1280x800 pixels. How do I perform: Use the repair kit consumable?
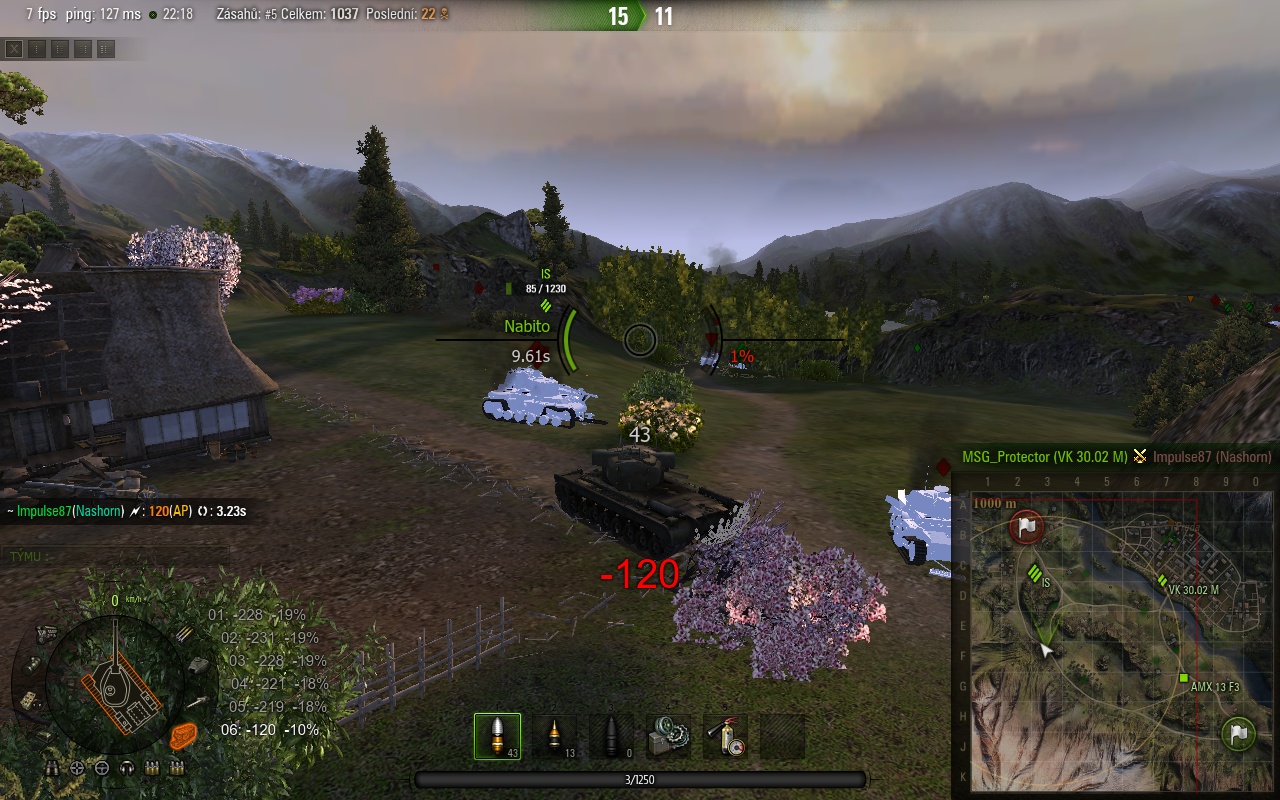(668, 736)
